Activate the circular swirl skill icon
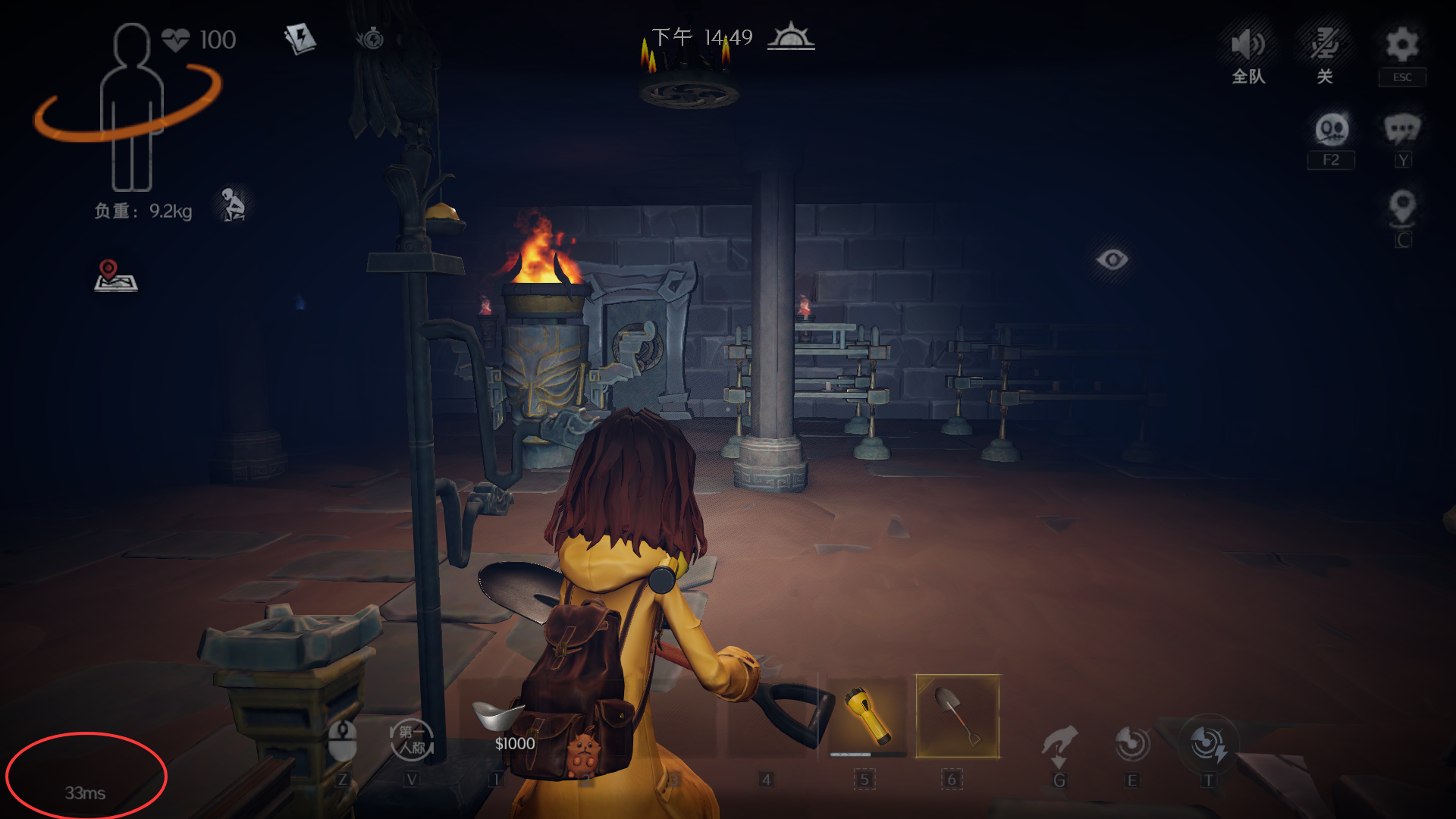This screenshot has width=1456, height=819. [1131, 743]
